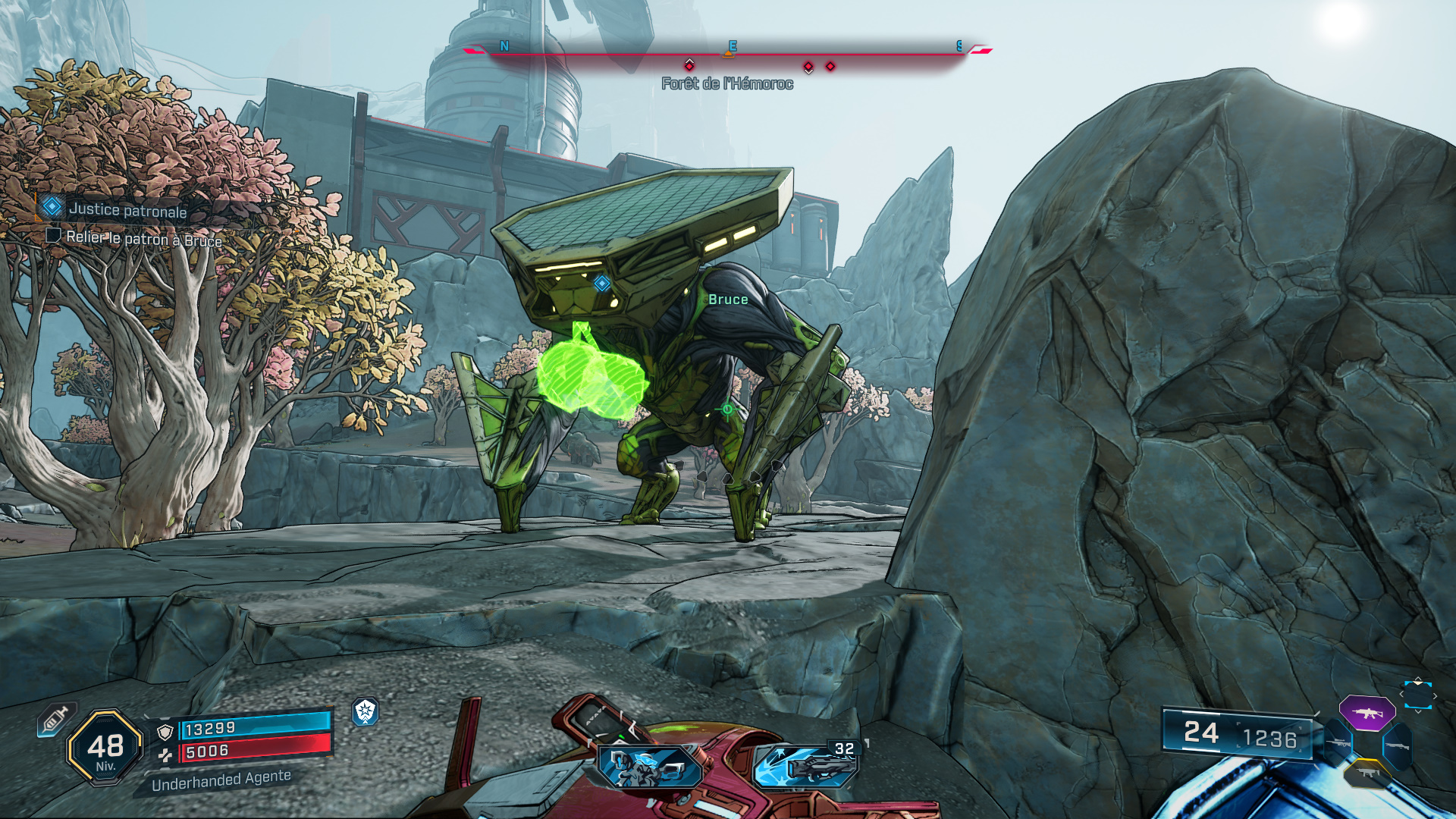Click the blue shield buff status icon
The width and height of the screenshot is (1456, 819).
point(366,711)
